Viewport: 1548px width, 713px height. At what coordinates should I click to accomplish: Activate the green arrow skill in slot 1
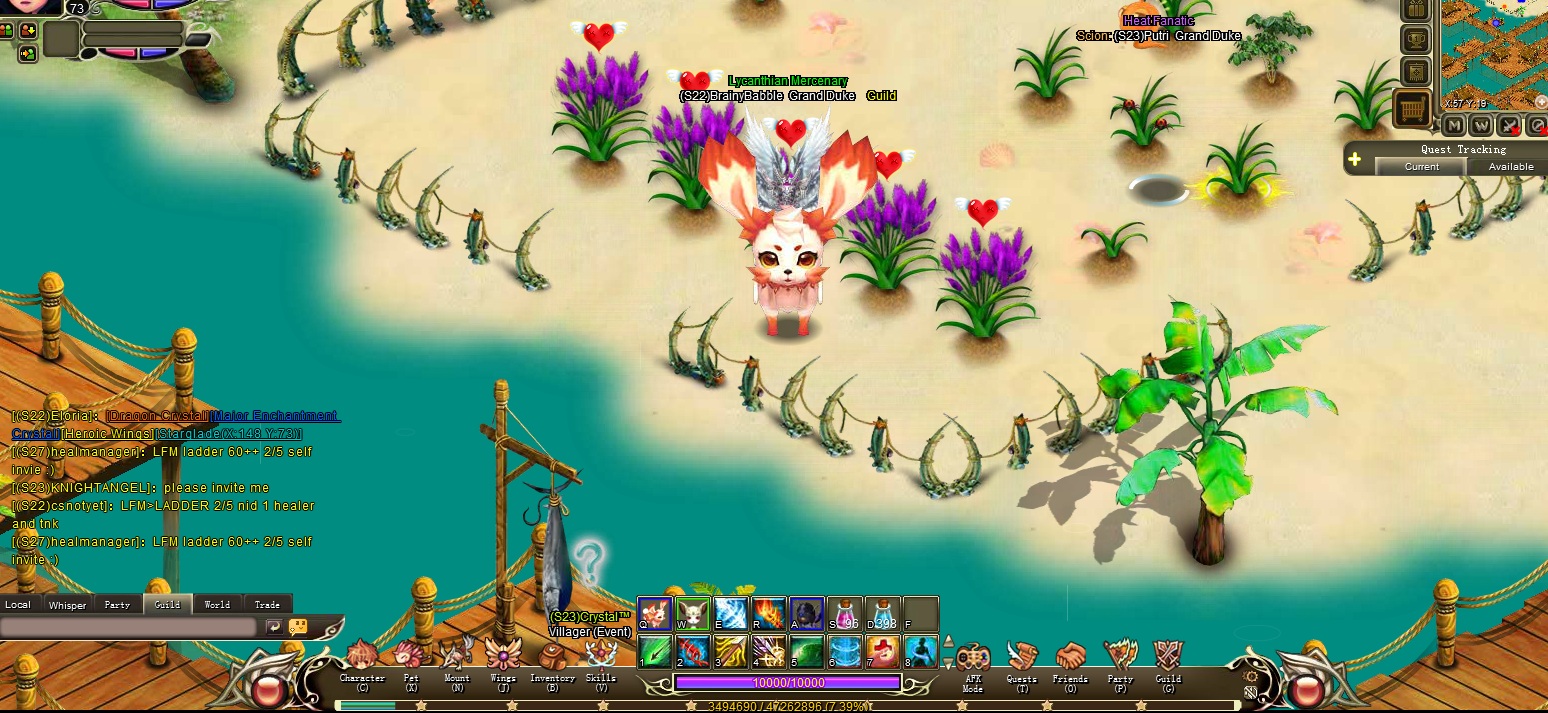(x=655, y=651)
